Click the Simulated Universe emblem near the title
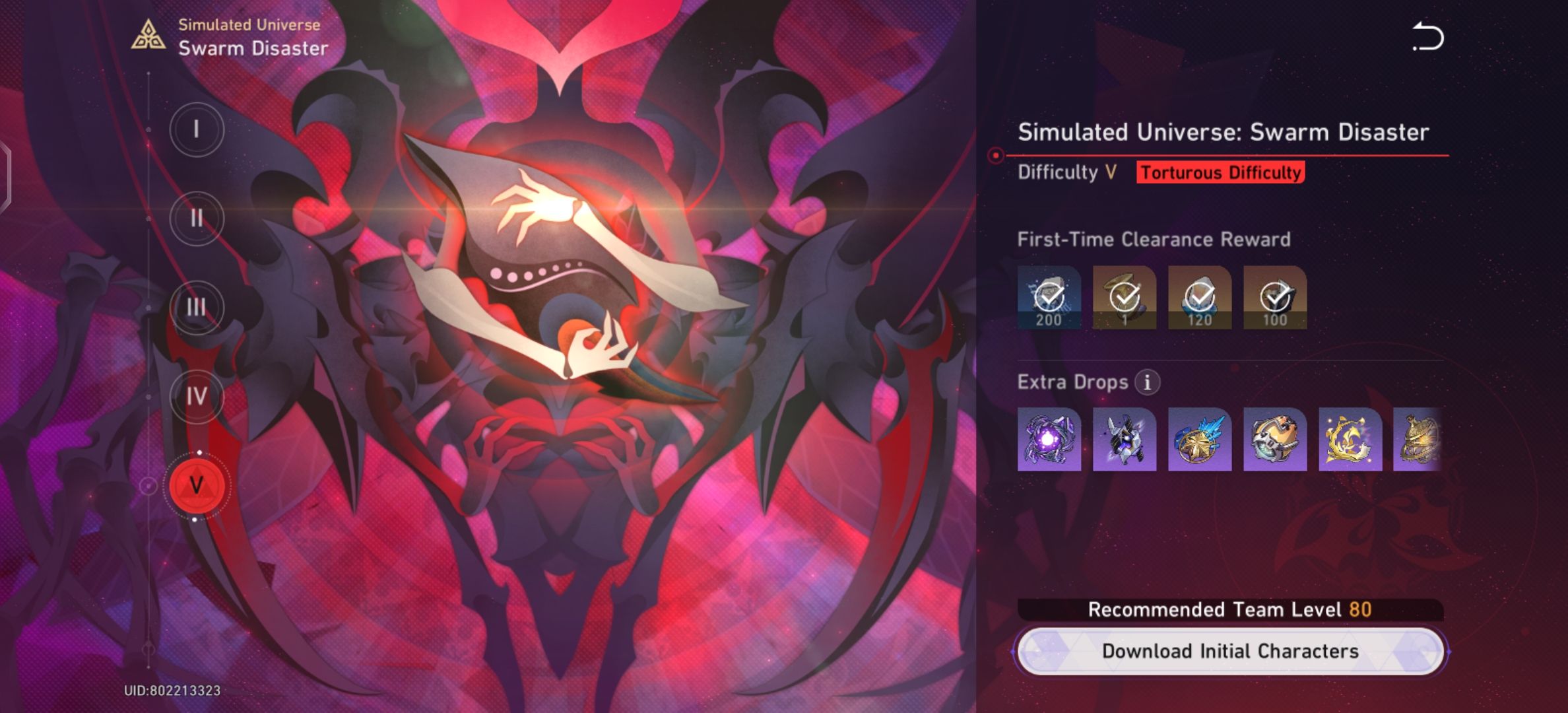The height and width of the screenshot is (713, 1568). tap(149, 34)
